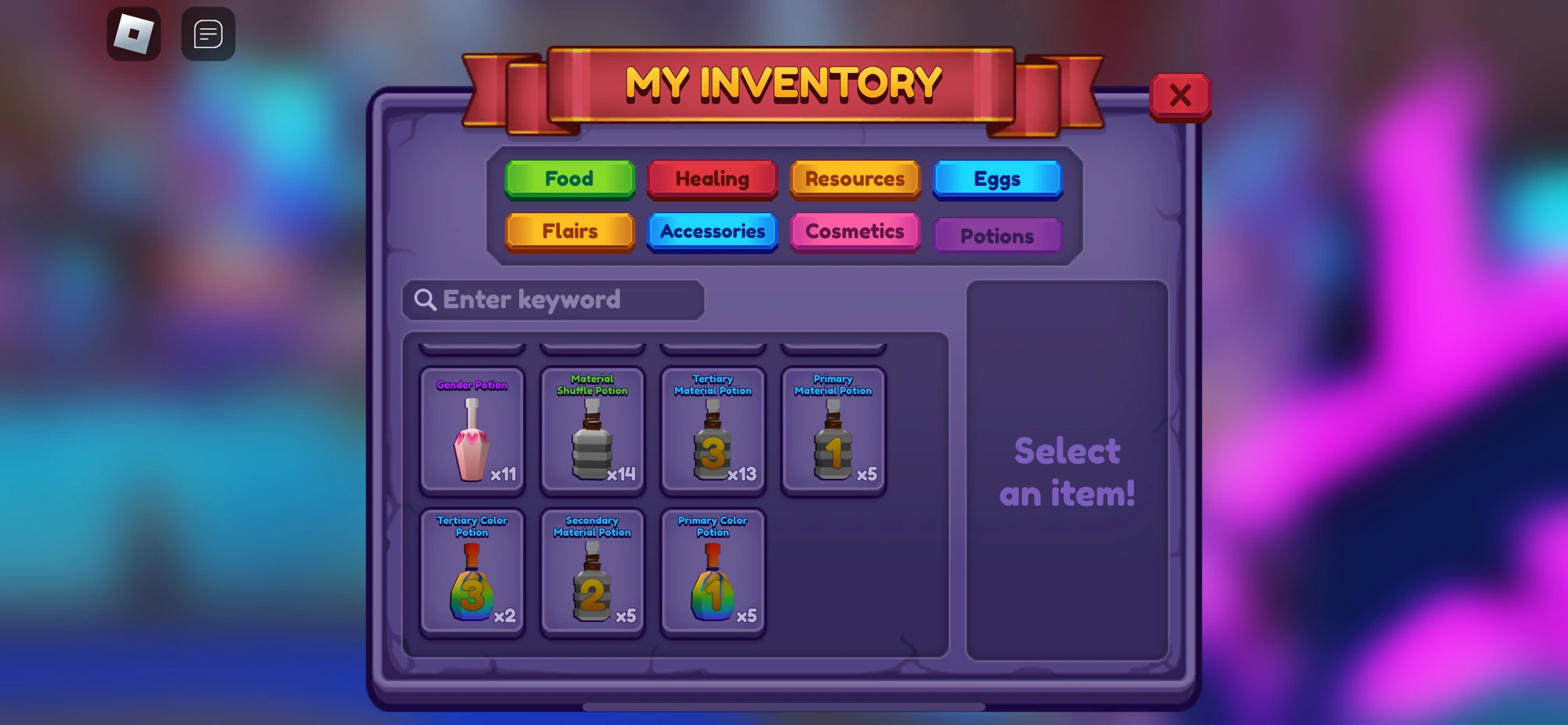Open the chat icon
The width and height of the screenshot is (1568, 725).
[207, 34]
